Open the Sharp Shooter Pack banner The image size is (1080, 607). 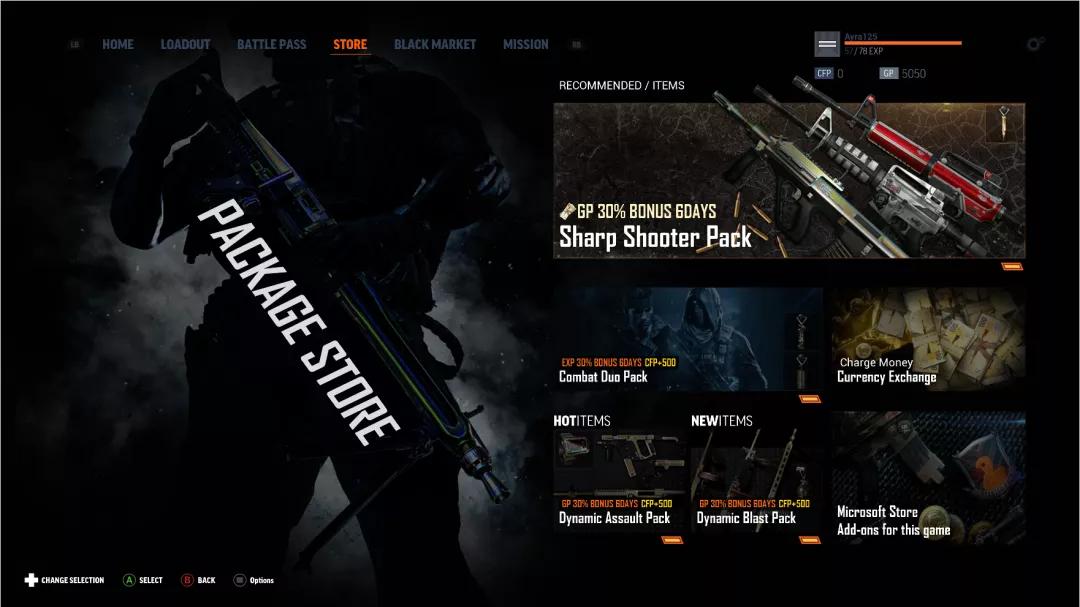[x=789, y=181]
